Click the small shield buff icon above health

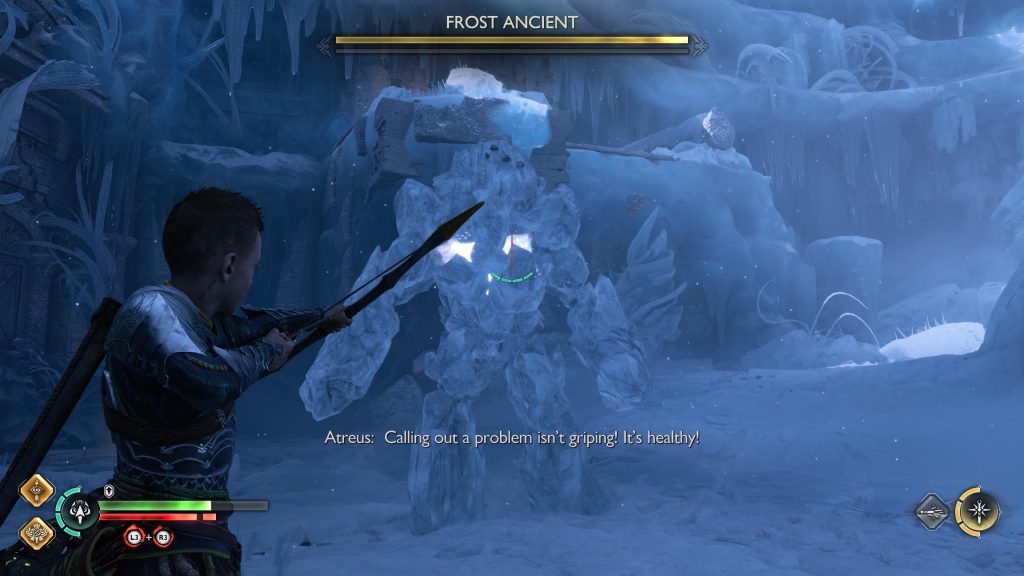[x=108, y=491]
